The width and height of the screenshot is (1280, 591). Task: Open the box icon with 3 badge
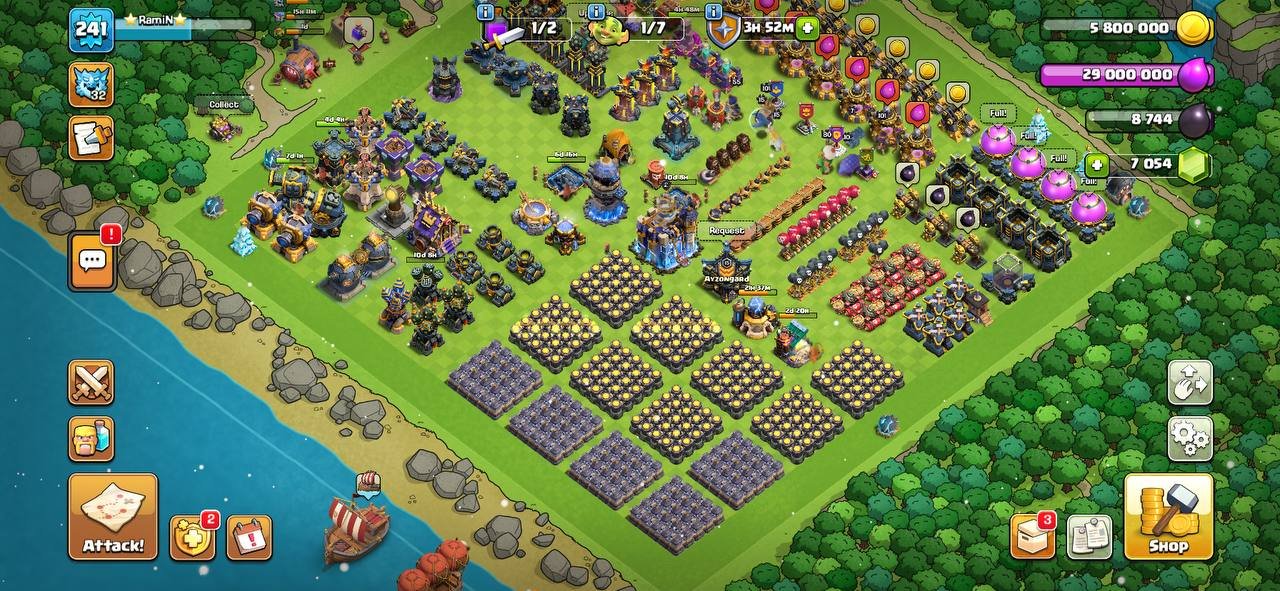point(1032,537)
